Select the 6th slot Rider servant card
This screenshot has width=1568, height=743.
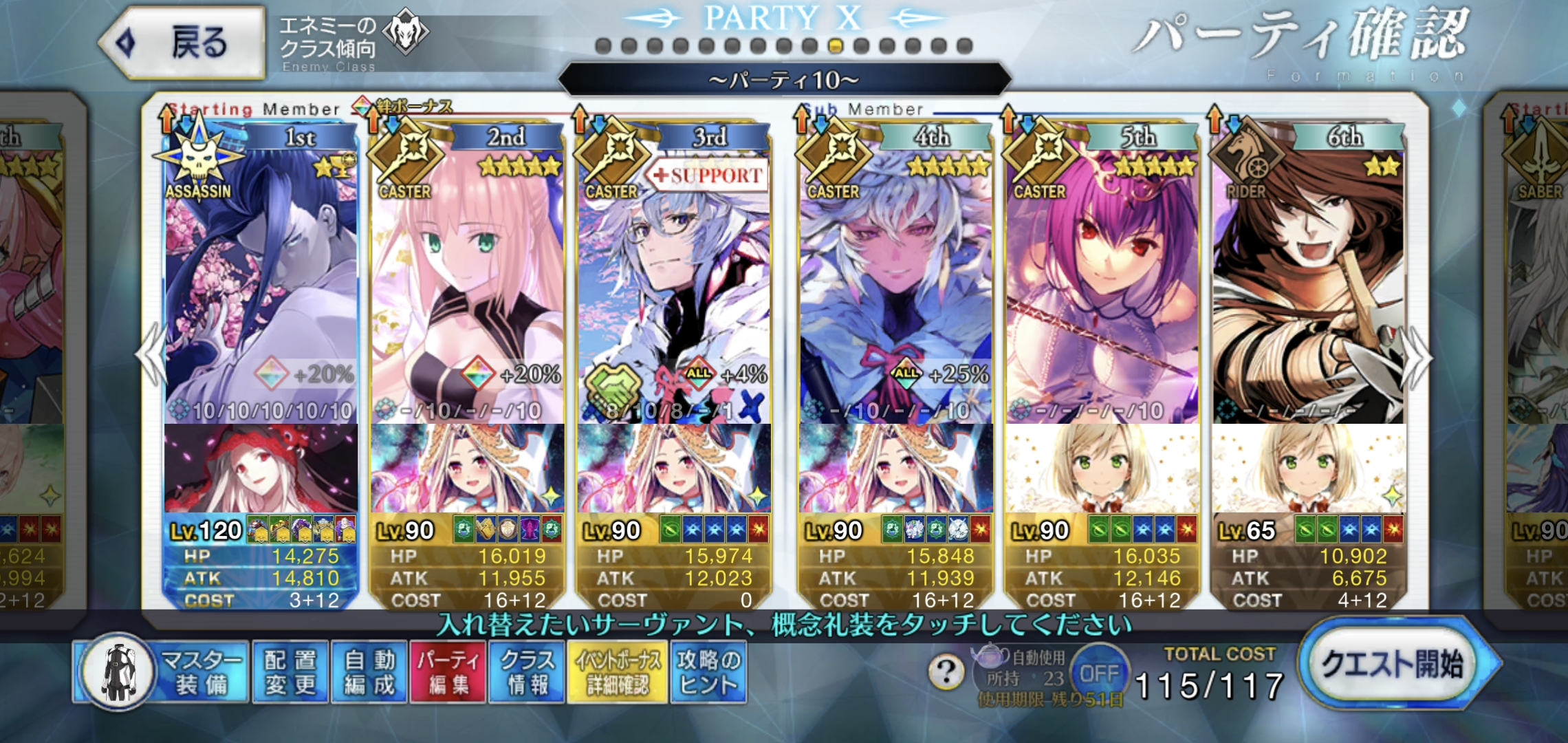click(1308, 275)
